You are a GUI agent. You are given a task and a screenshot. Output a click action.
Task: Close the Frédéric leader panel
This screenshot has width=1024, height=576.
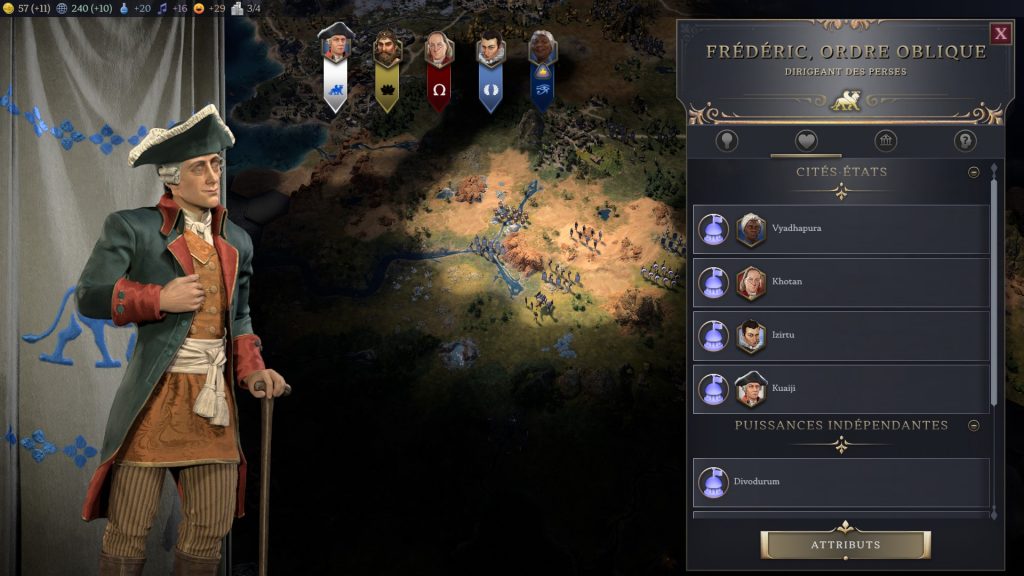1000,34
